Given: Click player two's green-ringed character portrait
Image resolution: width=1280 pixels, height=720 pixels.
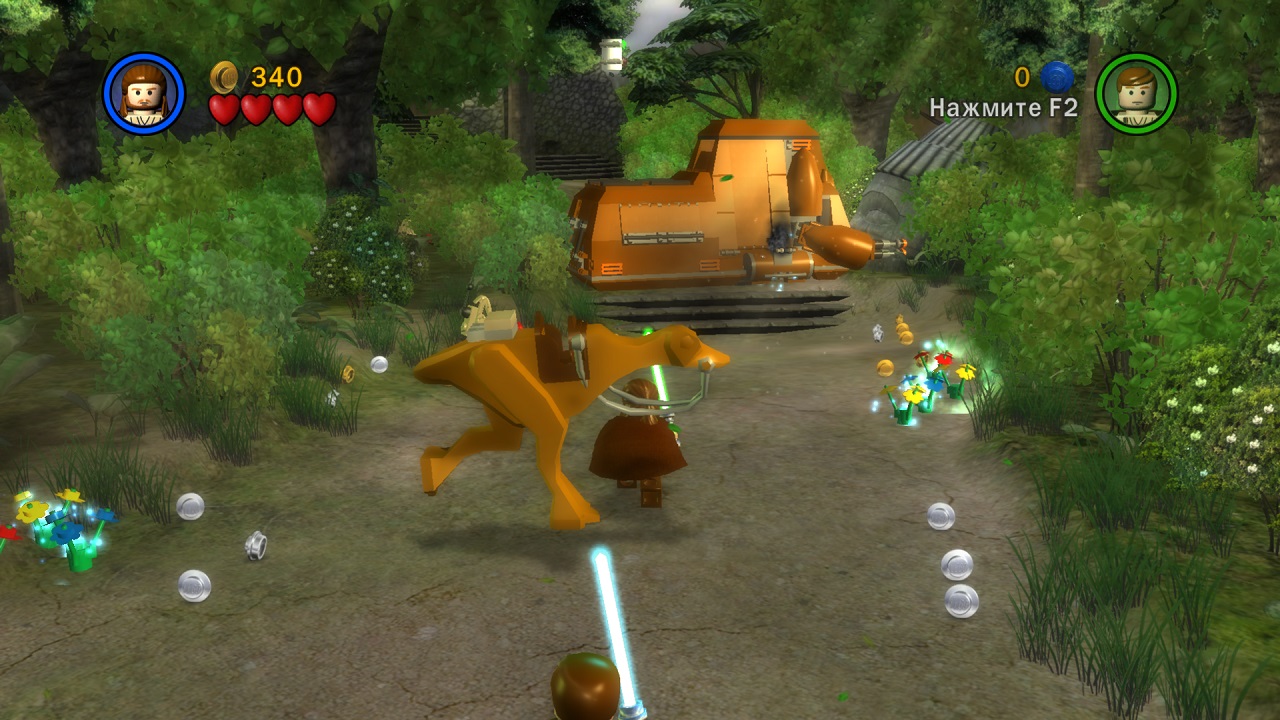Looking at the screenshot, I should 1136,94.
